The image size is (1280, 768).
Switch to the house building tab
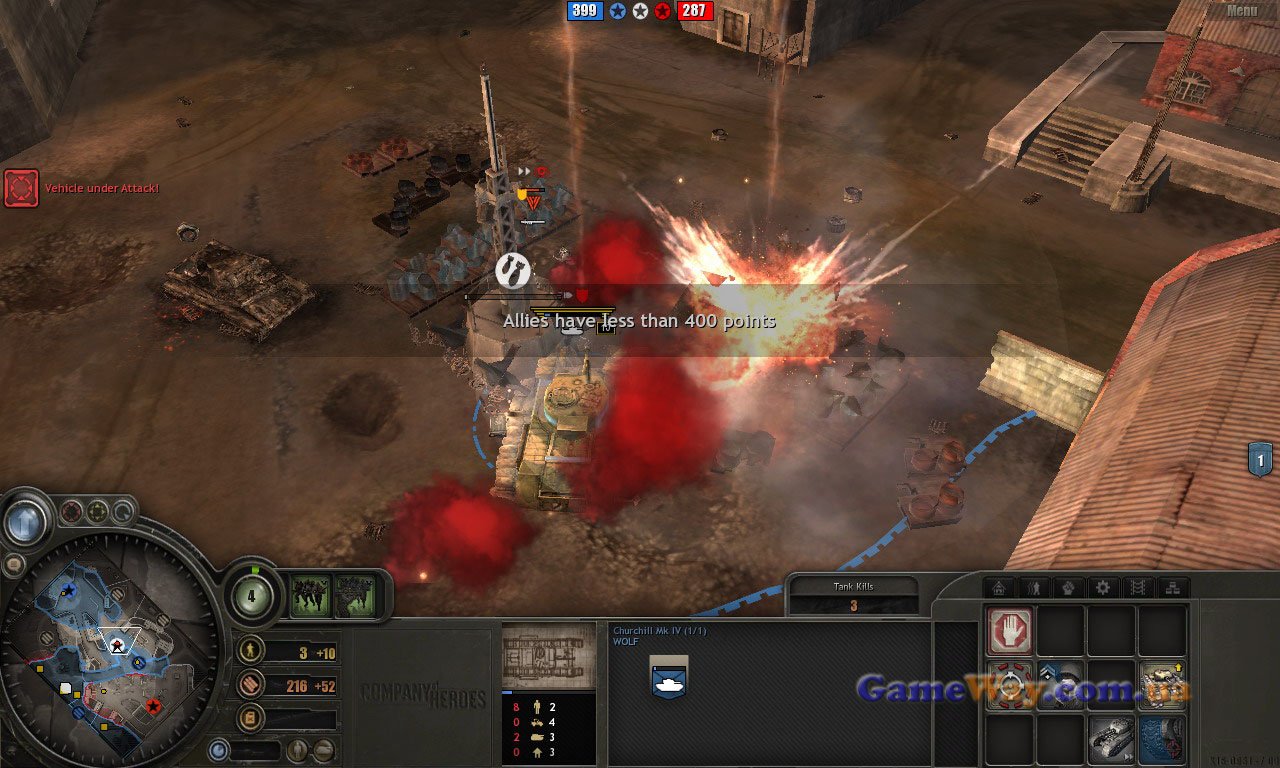tap(998, 588)
